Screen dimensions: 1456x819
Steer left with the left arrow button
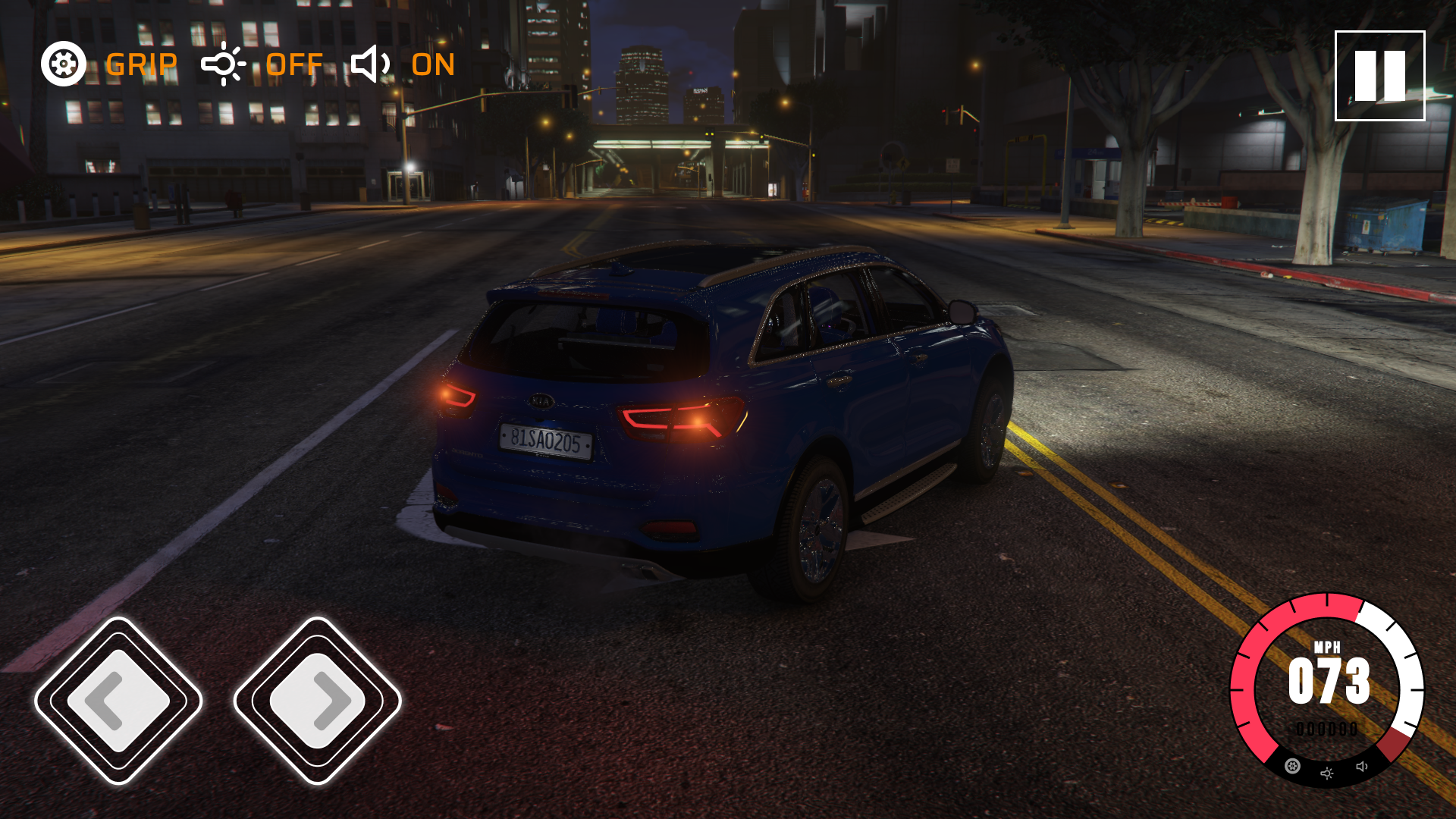click(118, 701)
